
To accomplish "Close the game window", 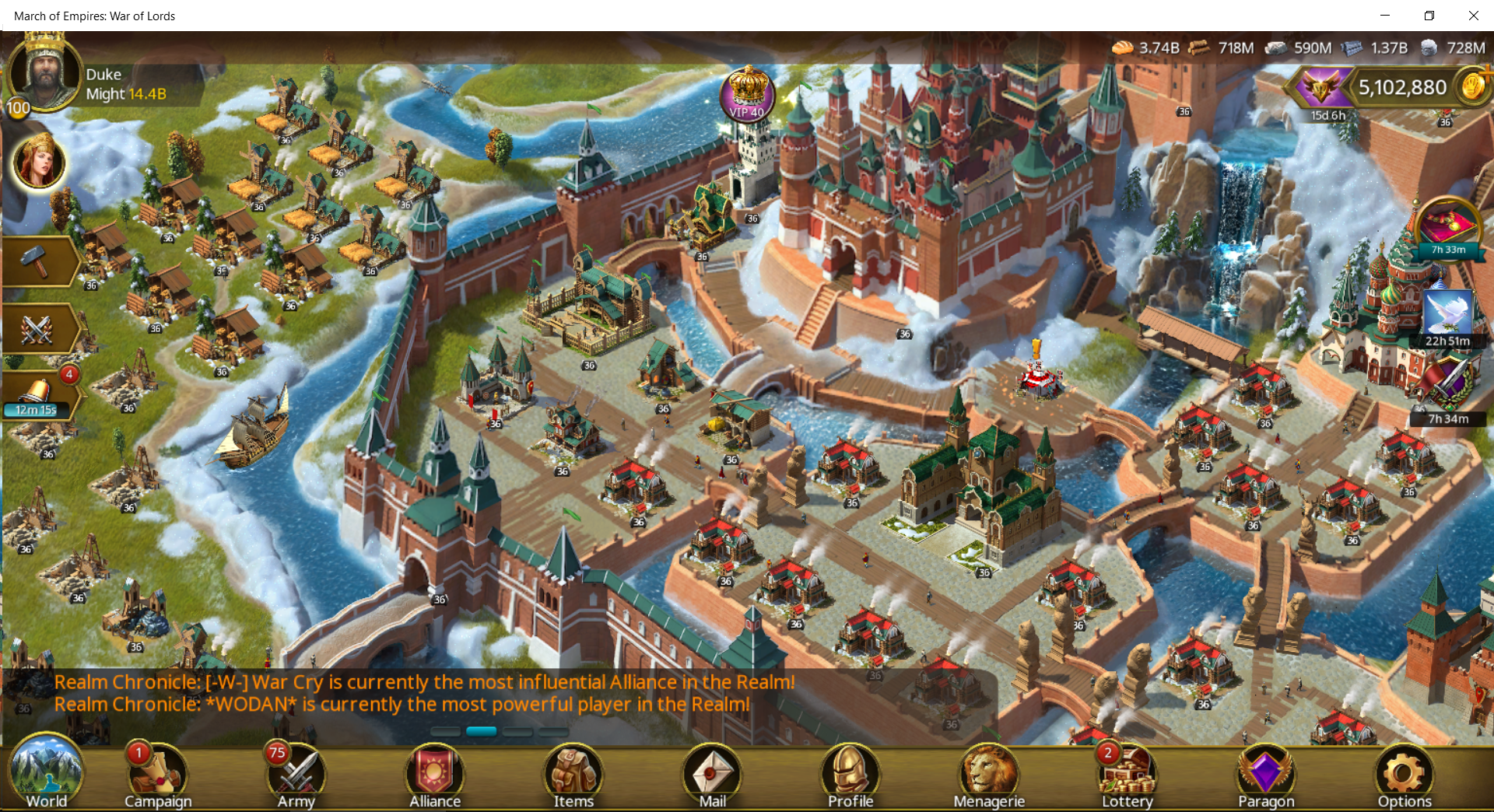I will pyautogui.click(x=1473, y=16).
